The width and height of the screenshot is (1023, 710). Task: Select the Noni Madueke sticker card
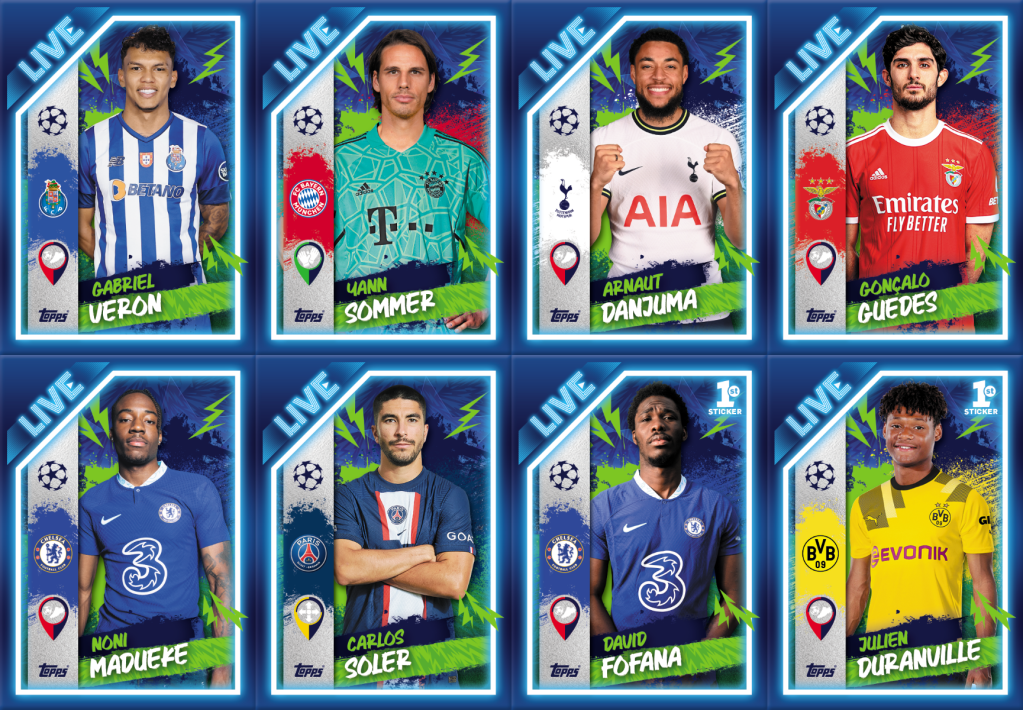[128, 532]
